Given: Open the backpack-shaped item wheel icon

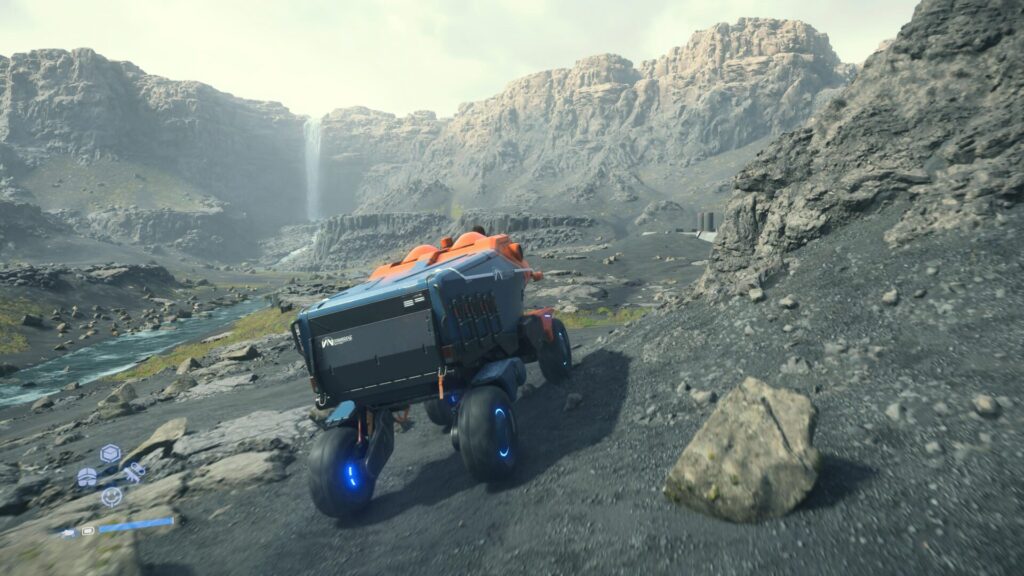Looking at the screenshot, I should click(88, 476).
